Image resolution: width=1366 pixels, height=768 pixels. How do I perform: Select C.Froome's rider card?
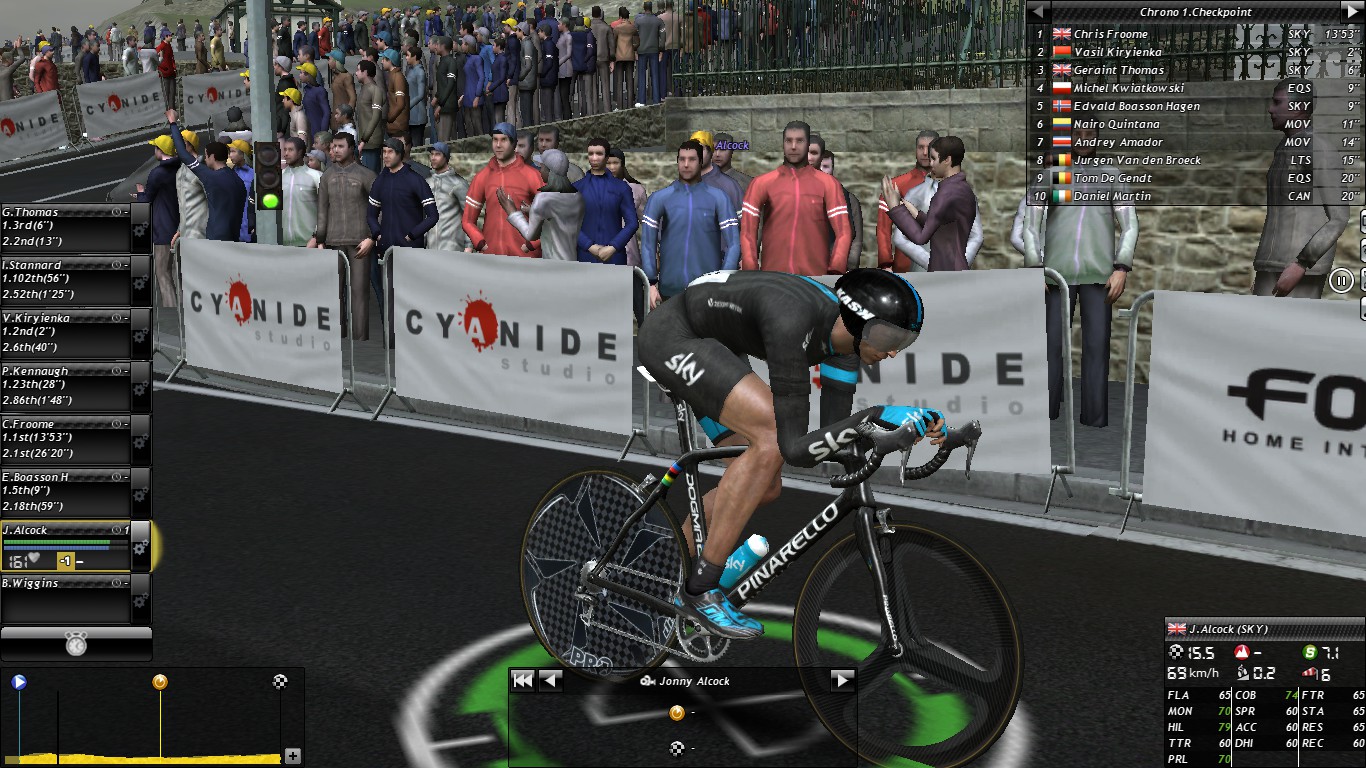[x=65, y=439]
